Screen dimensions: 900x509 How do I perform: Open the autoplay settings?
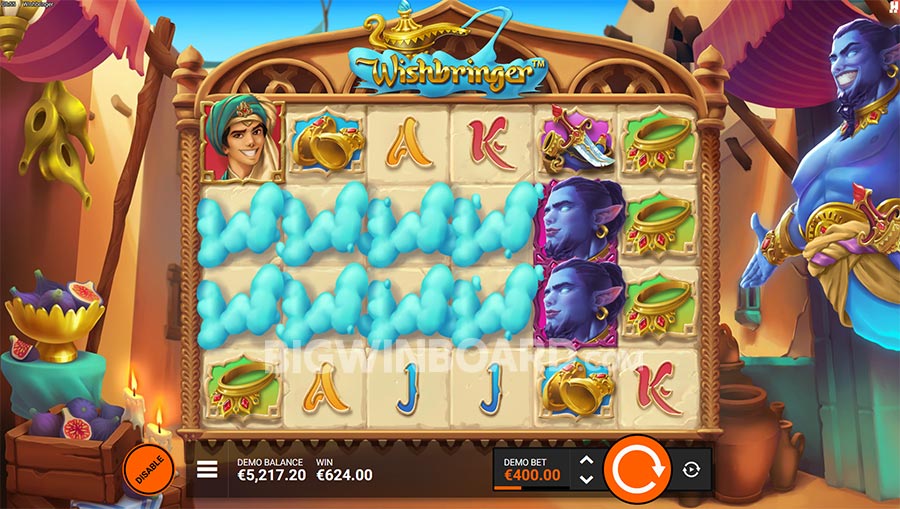point(692,469)
